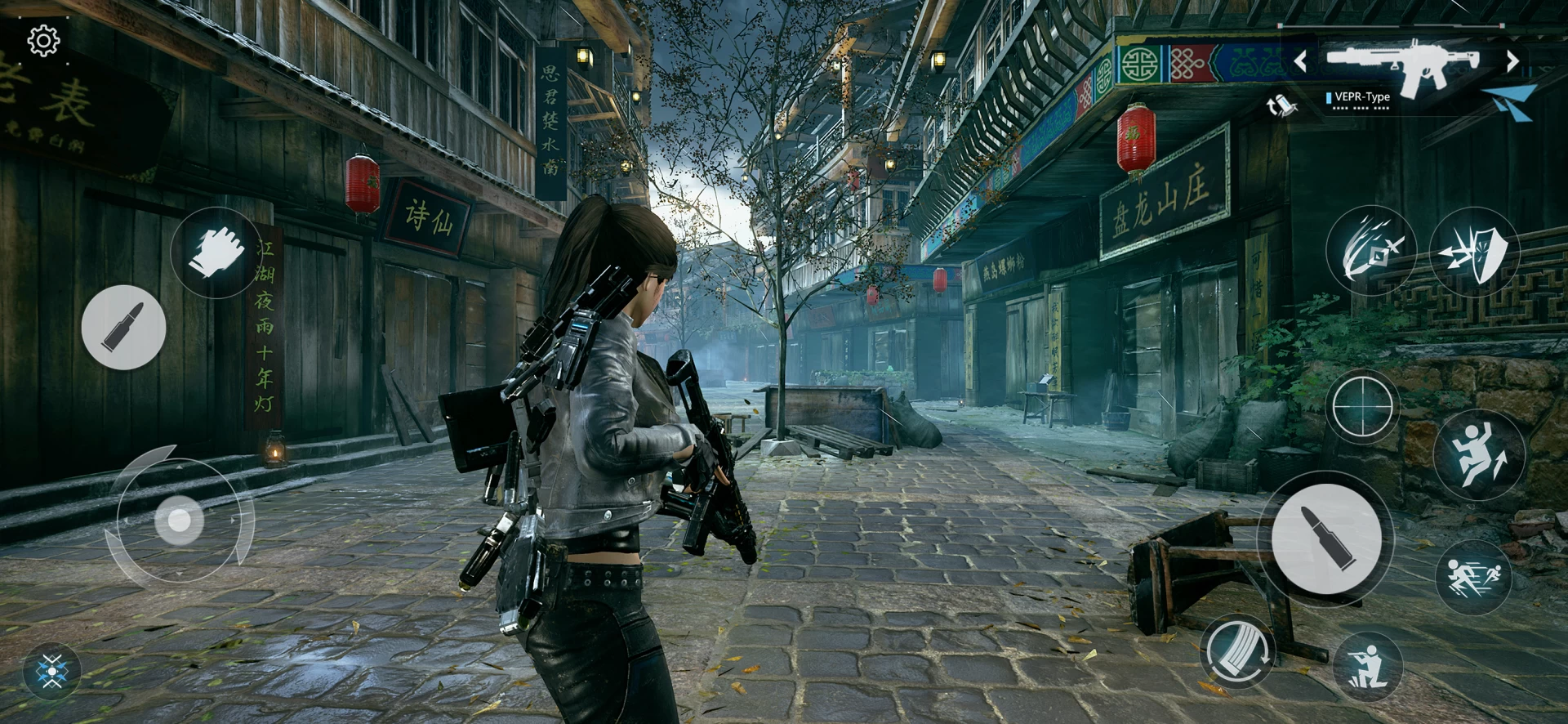Fire using the large bullet button
Screen dimensions: 1568x724
pyautogui.click(x=1325, y=539)
